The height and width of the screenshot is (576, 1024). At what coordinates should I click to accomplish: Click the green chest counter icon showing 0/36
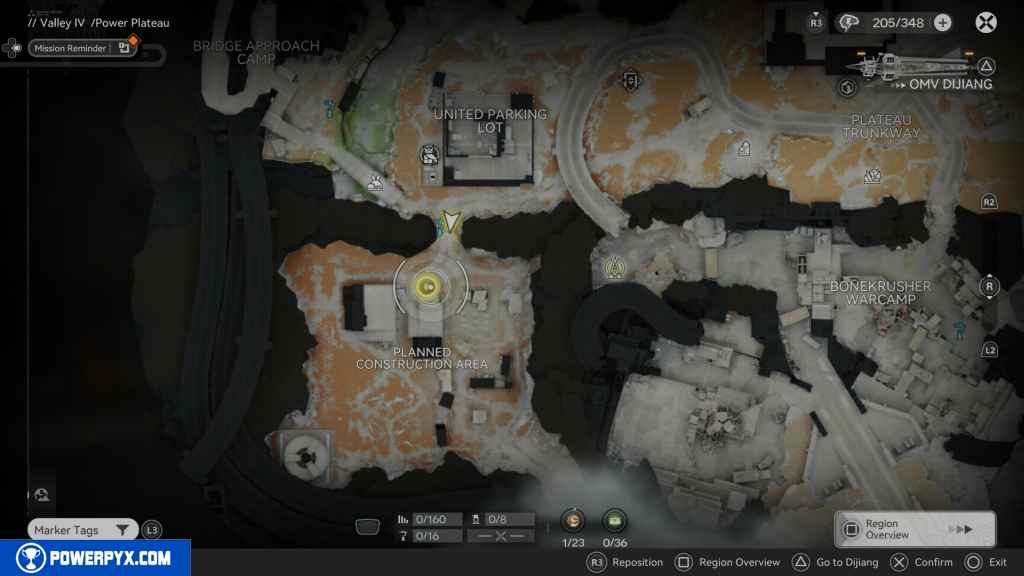[613, 520]
